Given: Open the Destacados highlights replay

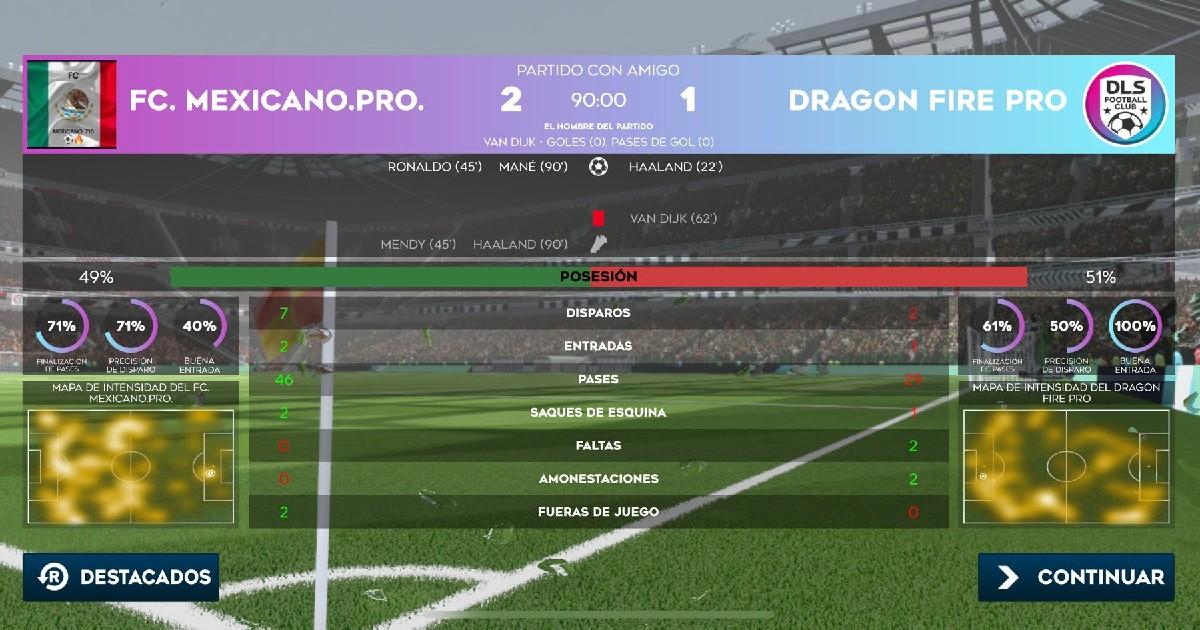Looking at the screenshot, I should point(121,577).
